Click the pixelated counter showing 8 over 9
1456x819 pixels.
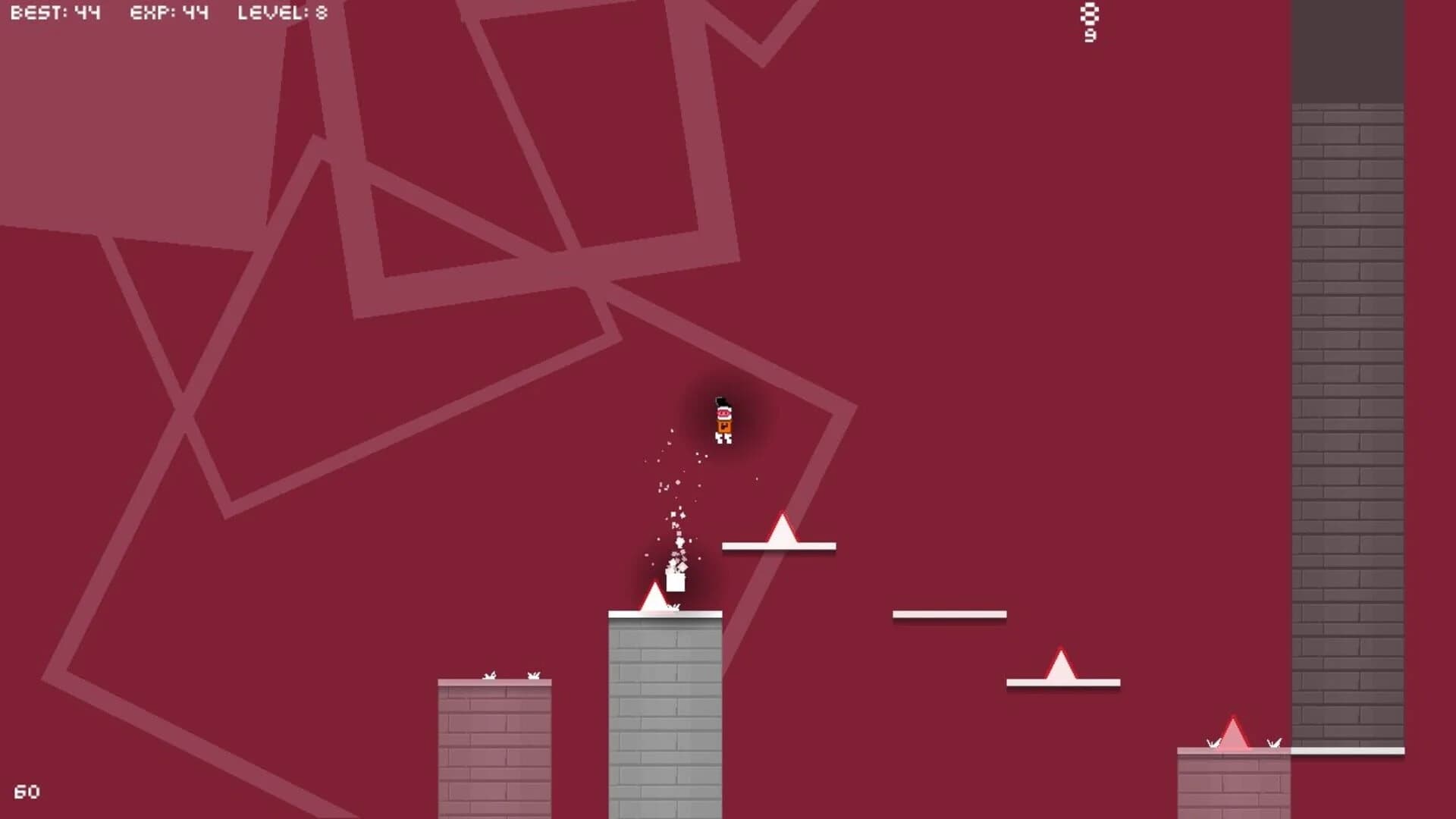coord(1090,21)
